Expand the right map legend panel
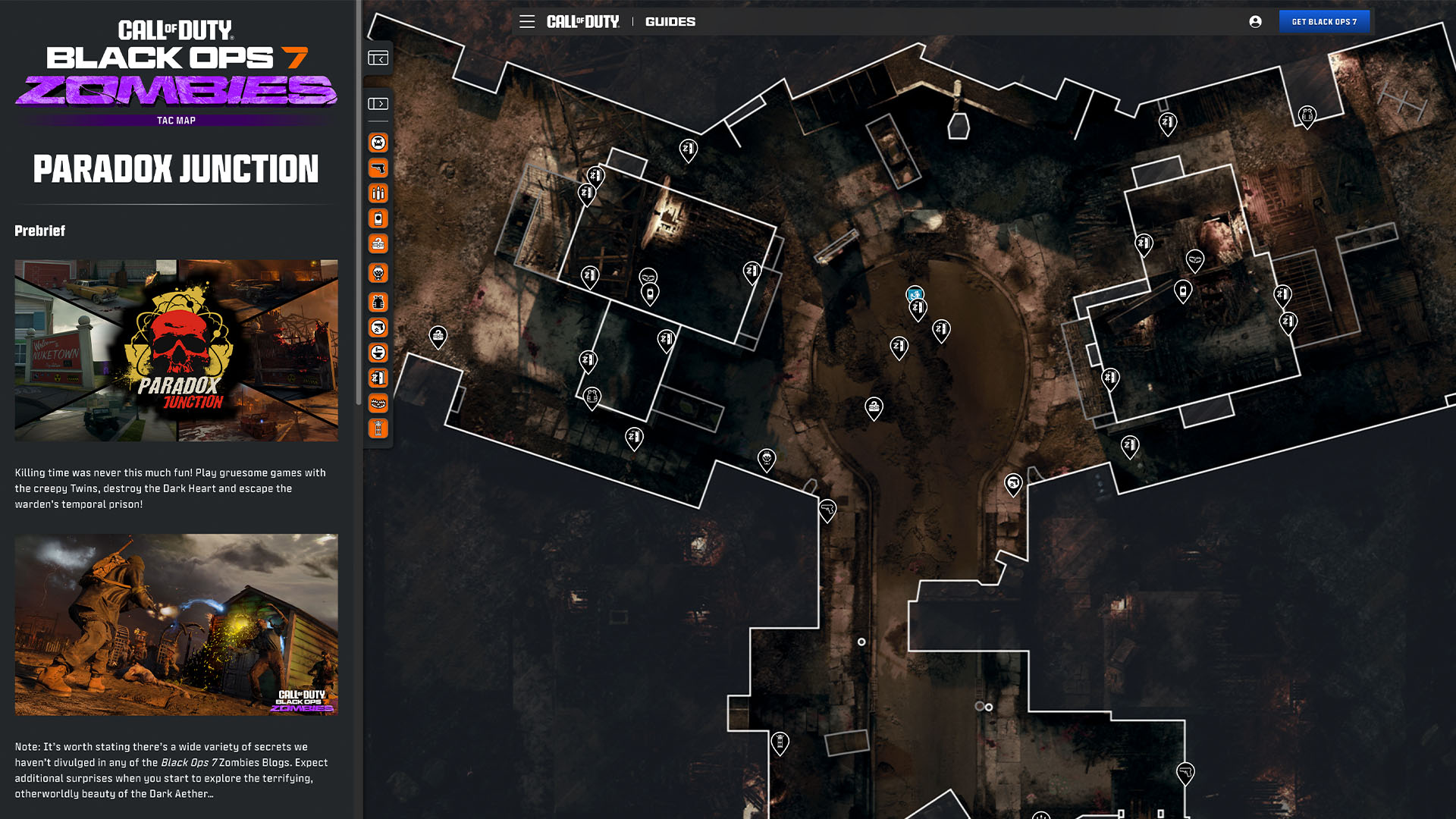The image size is (1456, 819). click(377, 102)
